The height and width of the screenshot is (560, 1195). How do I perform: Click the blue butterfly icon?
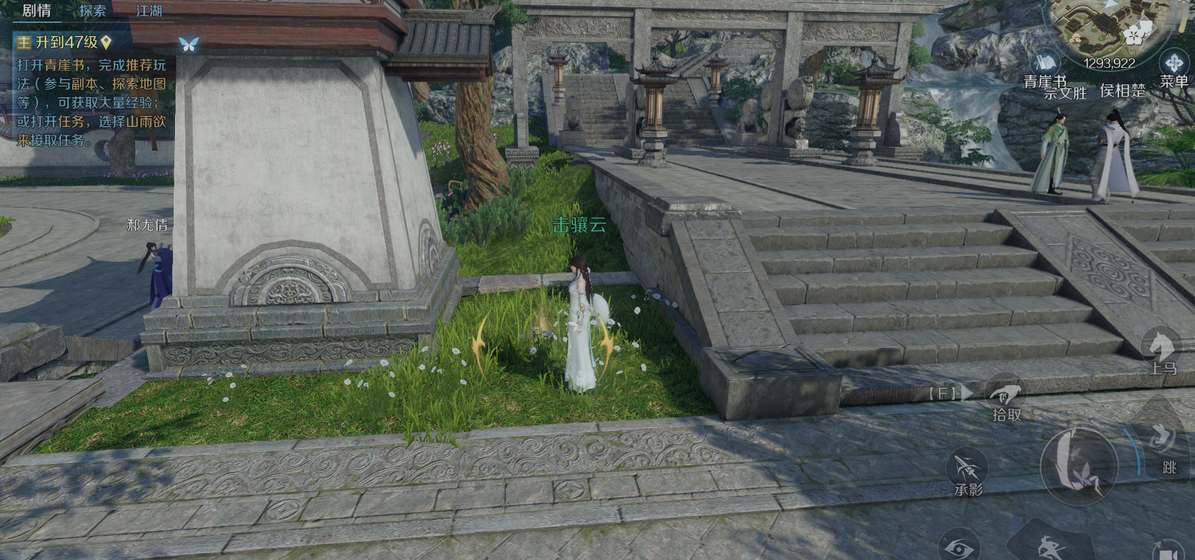pyautogui.click(x=188, y=44)
